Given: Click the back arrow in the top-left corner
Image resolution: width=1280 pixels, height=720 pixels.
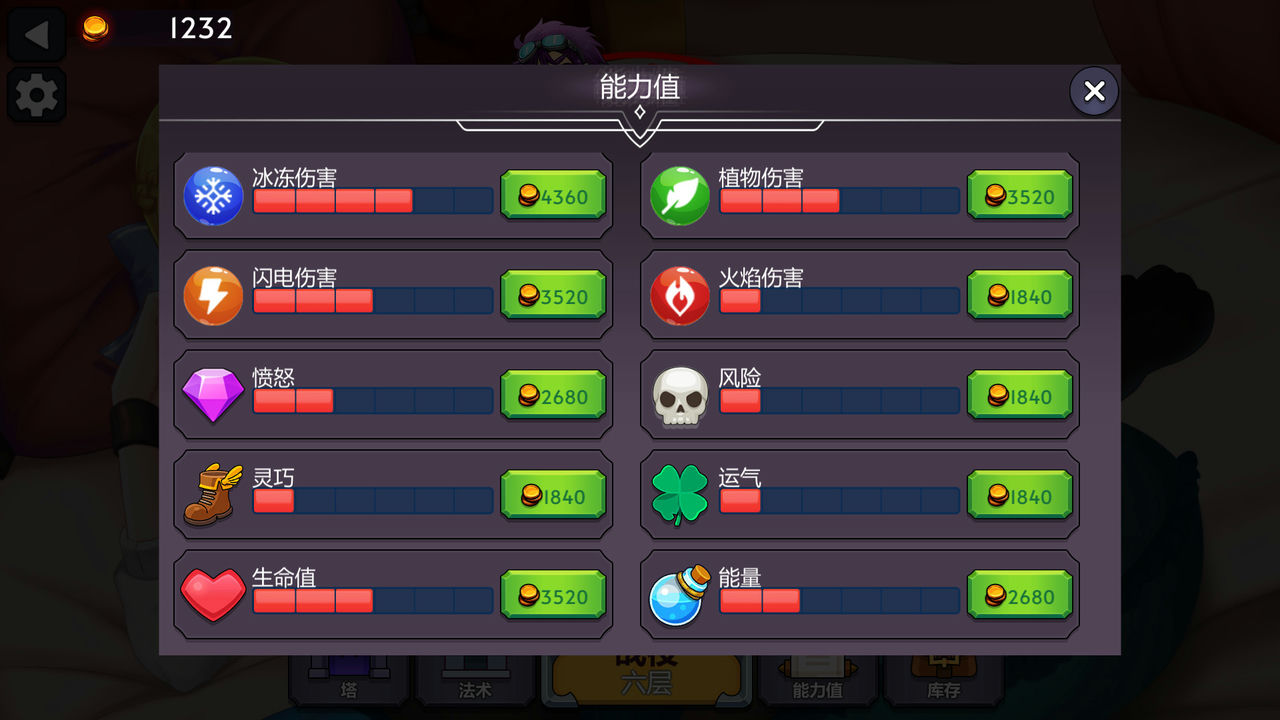Looking at the screenshot, I should (x=36, y=33).
